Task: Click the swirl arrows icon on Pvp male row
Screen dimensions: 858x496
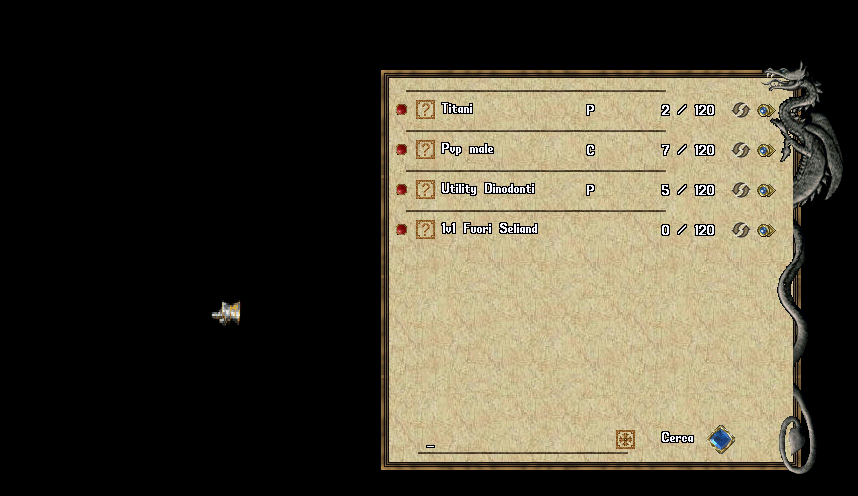Action: click(x=740, y=150)
